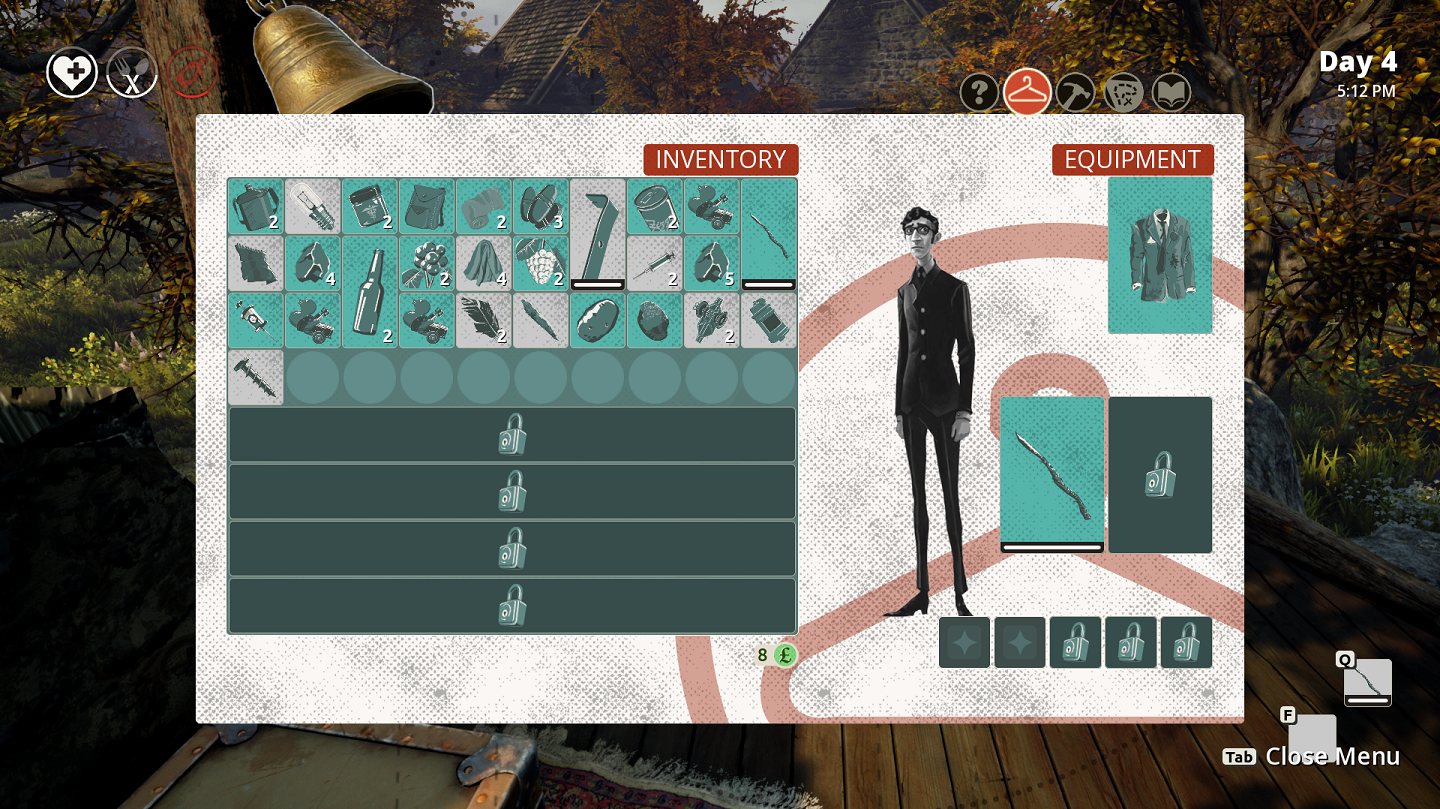Select the canteen item in inventory
1440x809 pixels.
(x=257, y=205)
